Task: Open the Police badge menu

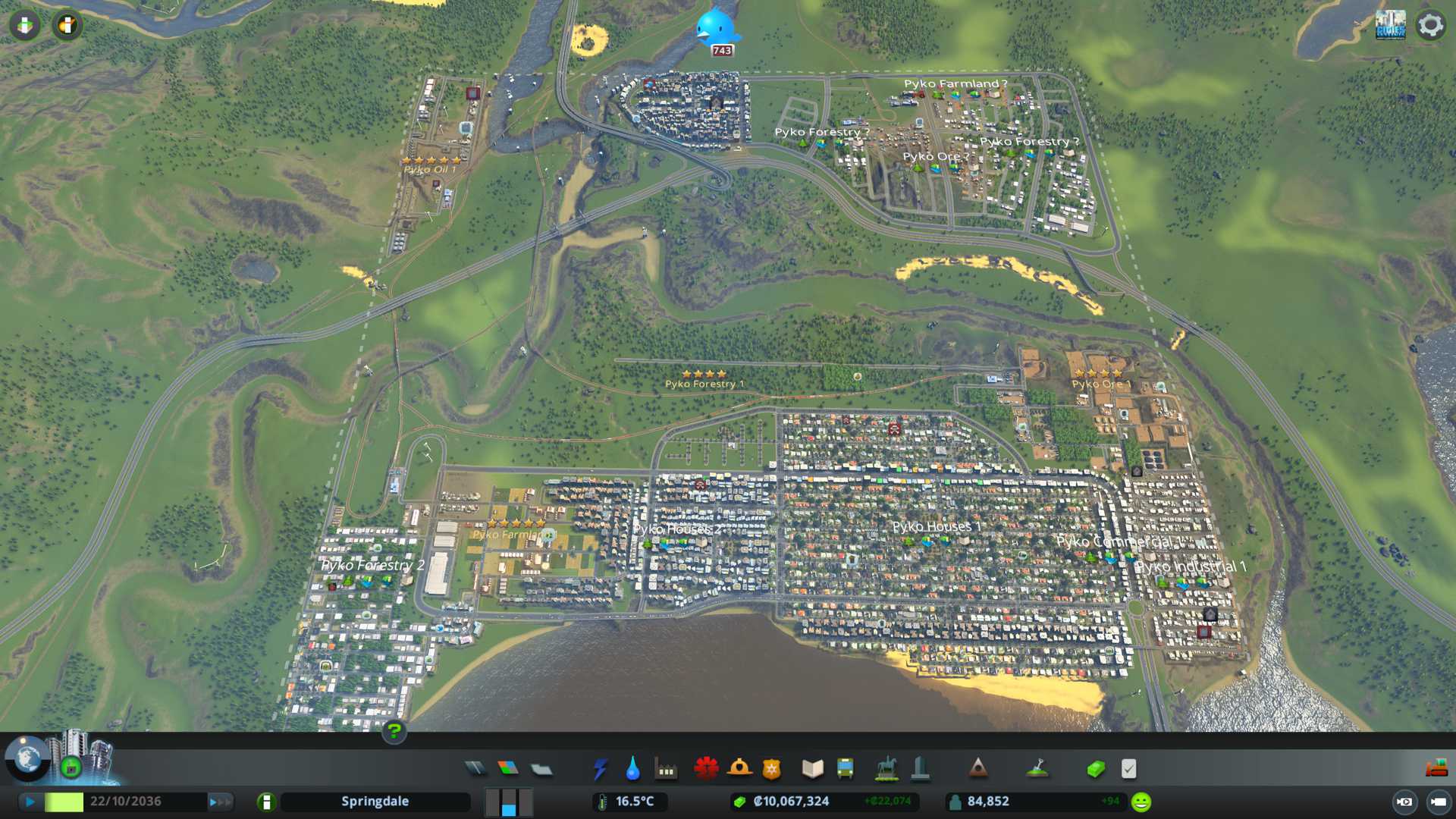Action: click(x=771, y=769)
